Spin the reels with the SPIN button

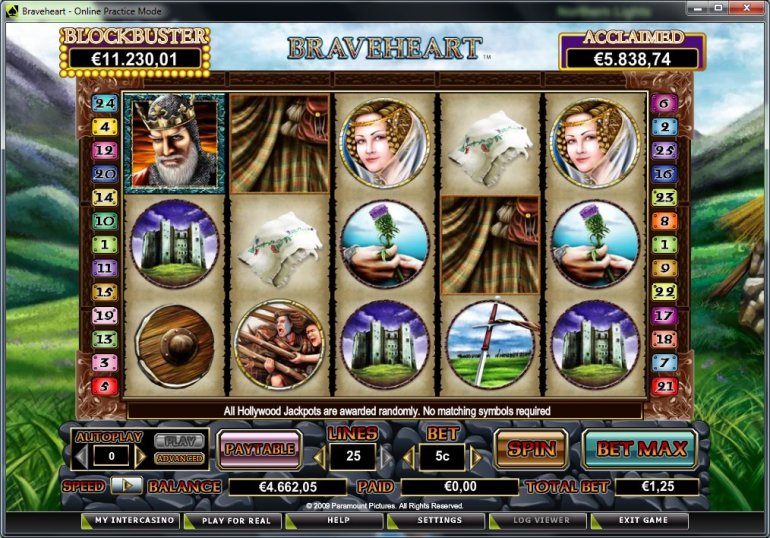[x=530, y=449]
